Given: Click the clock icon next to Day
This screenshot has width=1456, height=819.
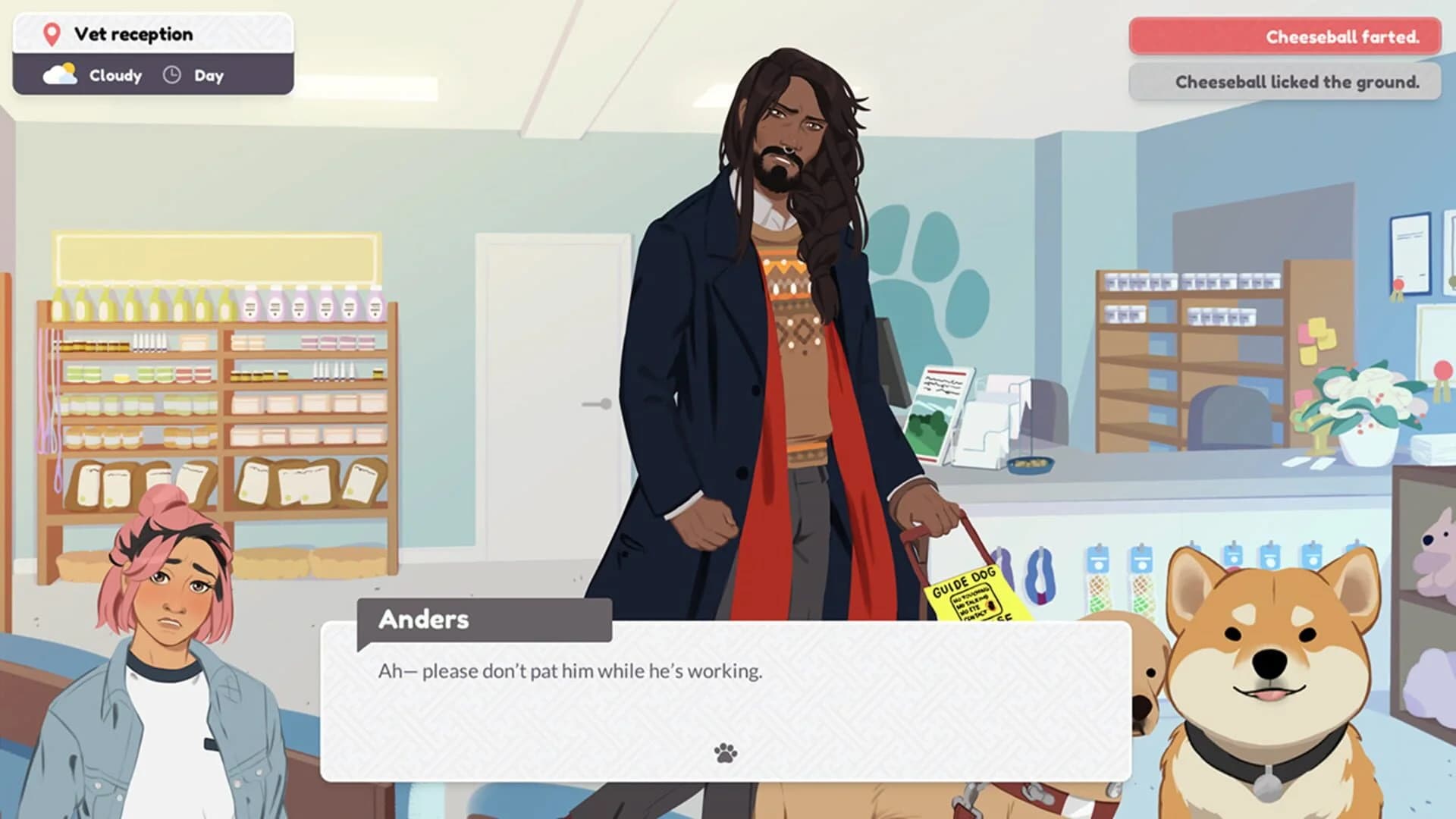Looking at the screenshot, I should point(173,75).
